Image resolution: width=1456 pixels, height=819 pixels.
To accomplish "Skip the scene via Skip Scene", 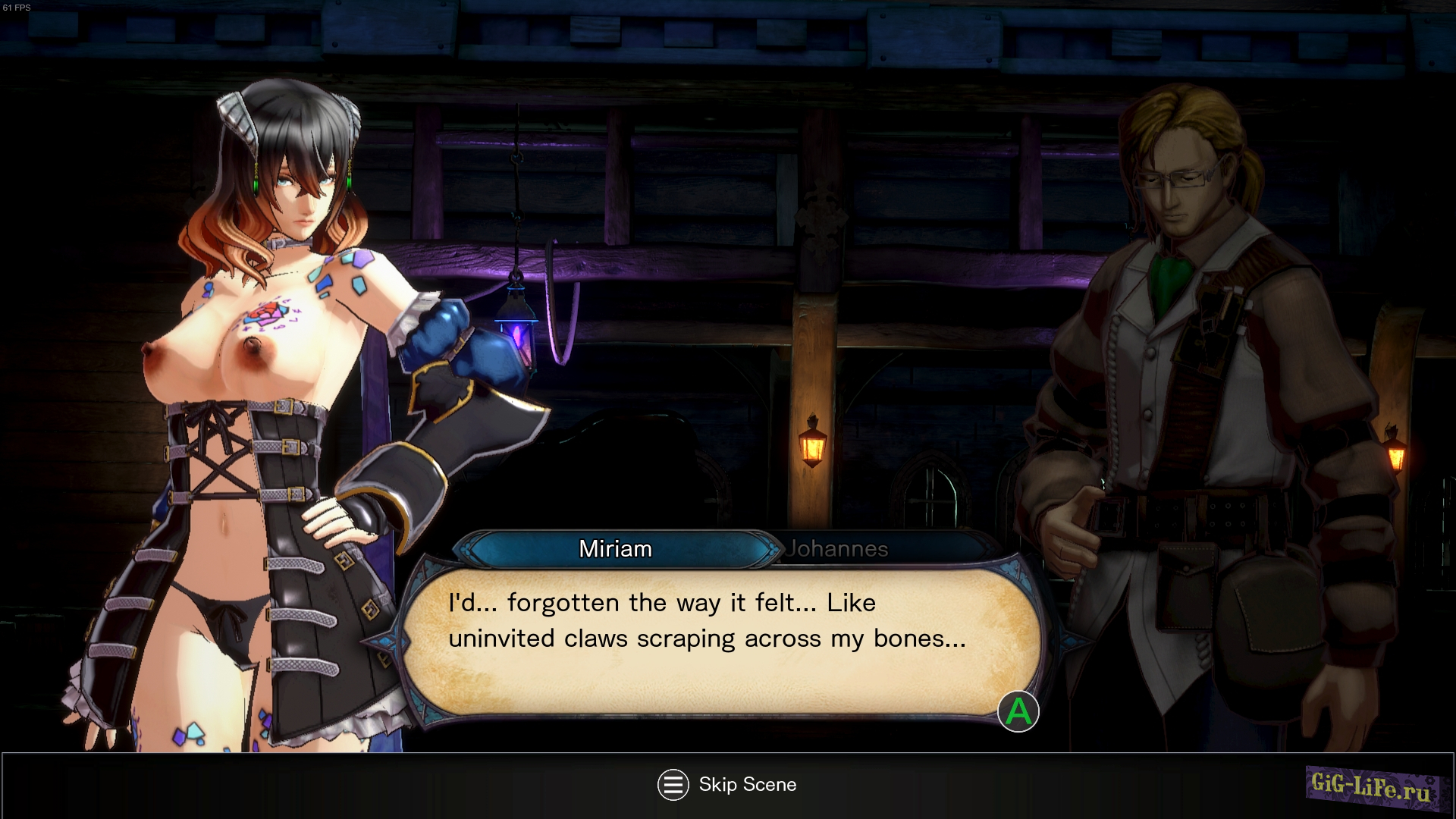I will 726,785.
